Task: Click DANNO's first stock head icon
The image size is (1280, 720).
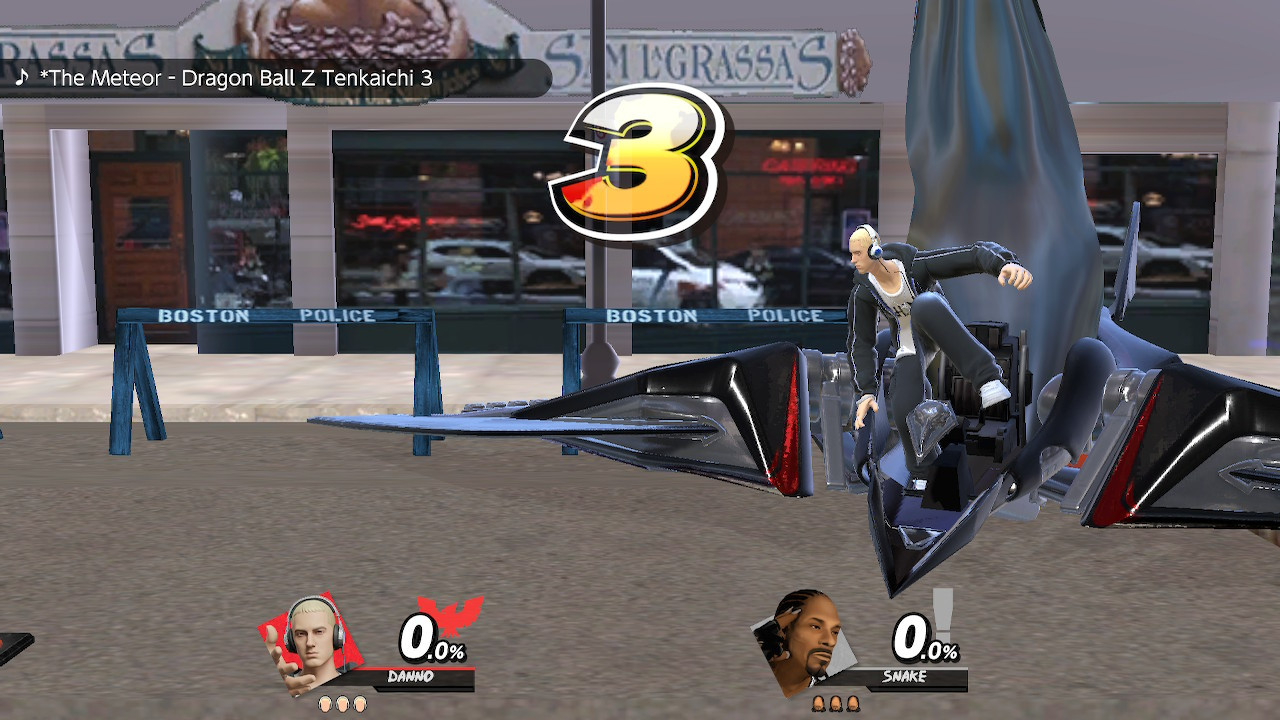Action: (x=326, y=704)
